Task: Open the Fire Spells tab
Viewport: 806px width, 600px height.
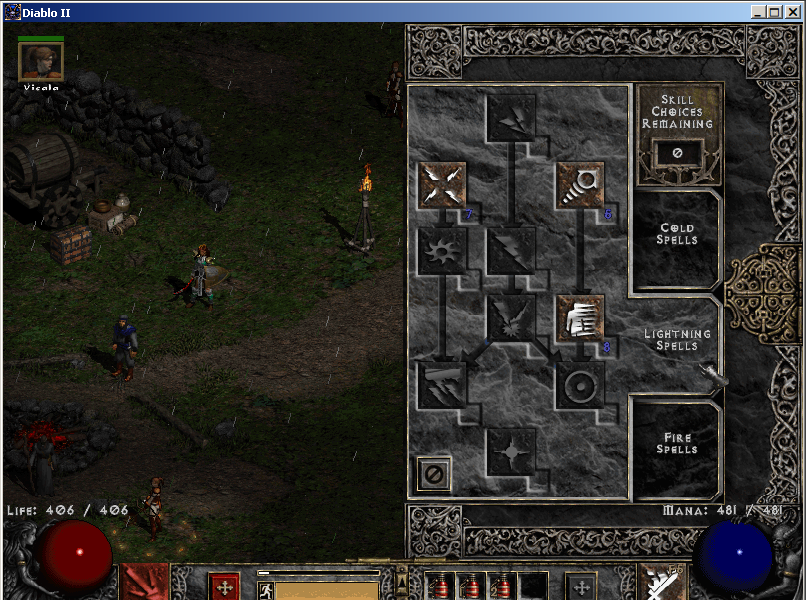Action: pyautogui.click(x=676, y=444)
